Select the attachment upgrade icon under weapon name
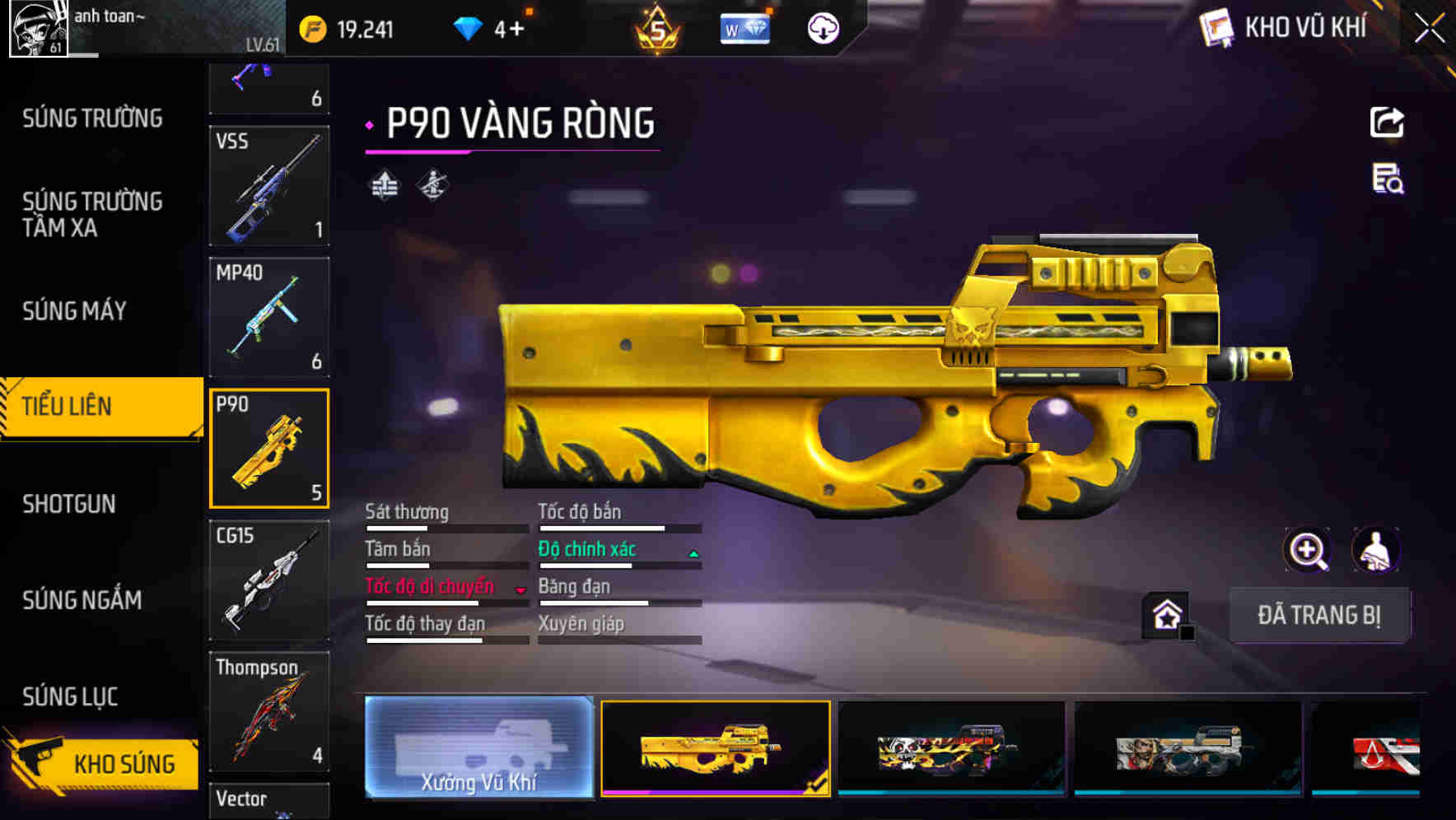Image resolution: width=1456 pixels, height=820 pixels. [x=384, y=184]
